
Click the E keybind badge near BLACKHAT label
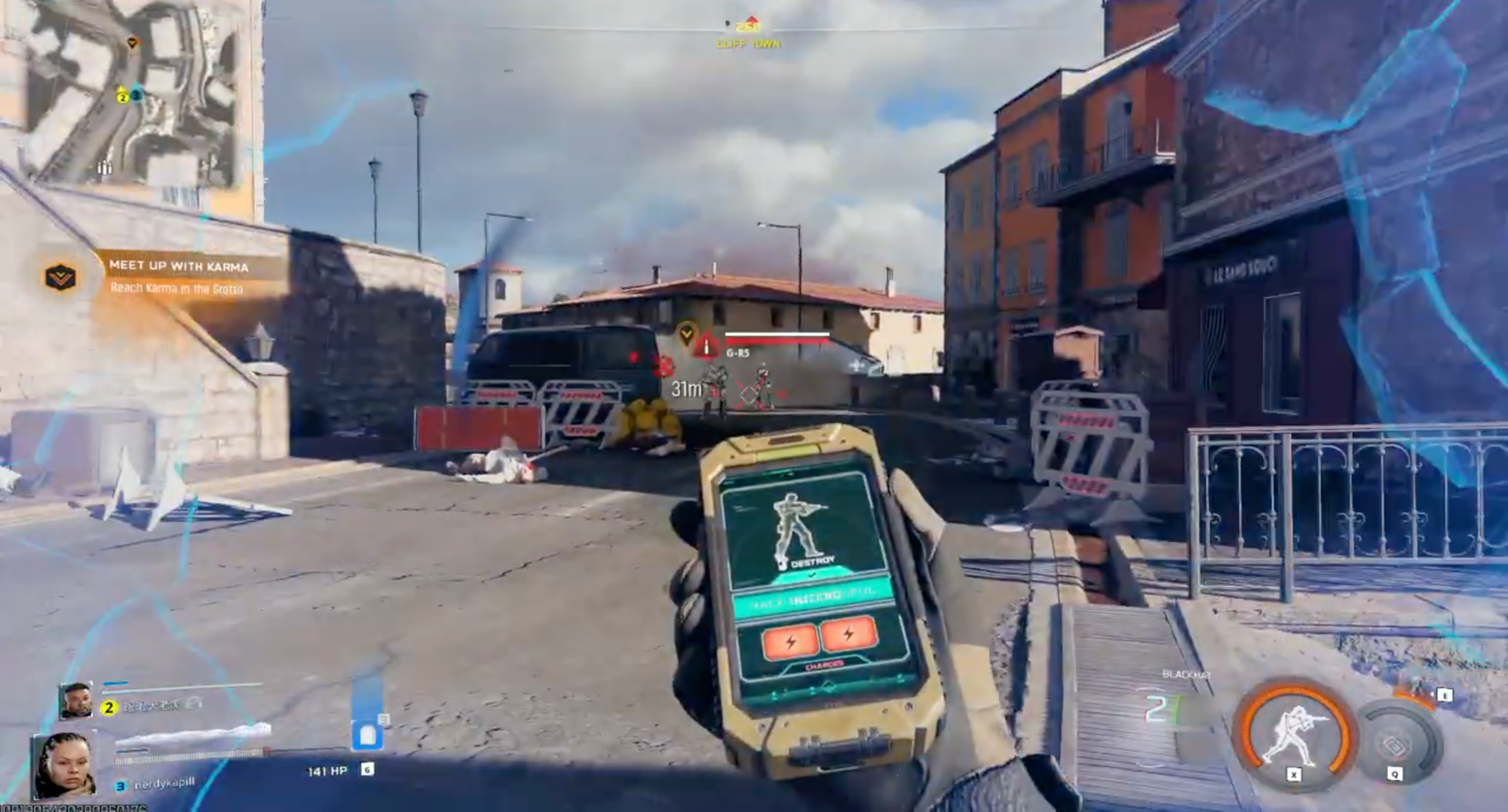[x=1444, y=695]
